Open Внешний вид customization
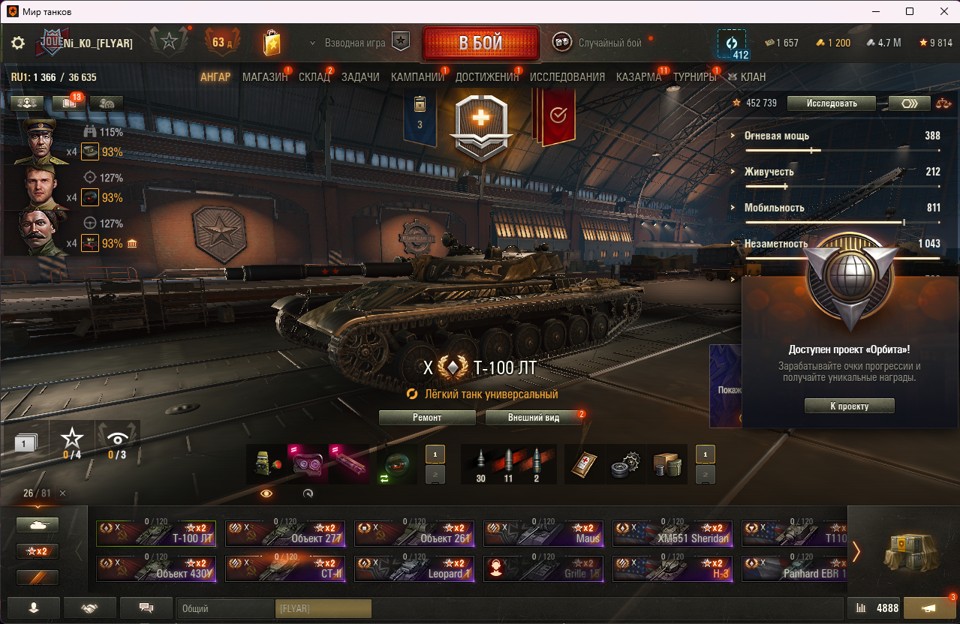Image resolution: width=960 pixels, height=624 pixels. click(533, 417)
